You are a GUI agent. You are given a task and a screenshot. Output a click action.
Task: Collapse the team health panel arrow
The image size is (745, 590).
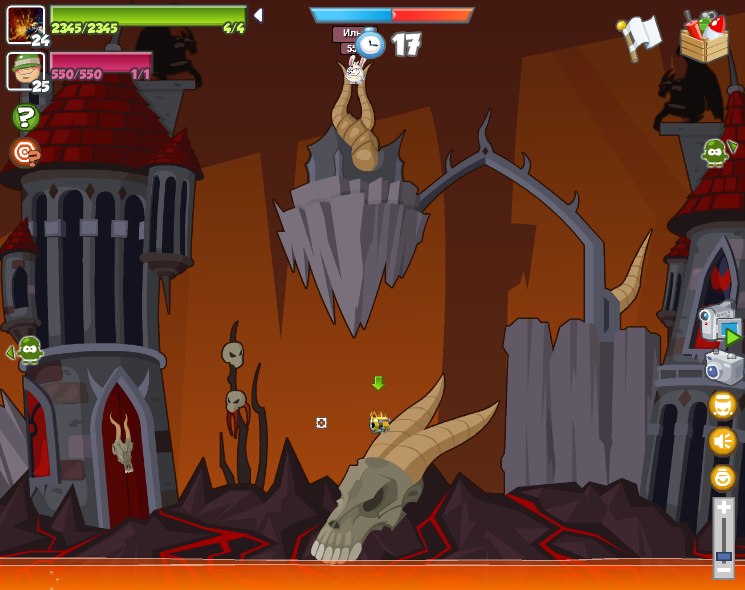(258, 15)
